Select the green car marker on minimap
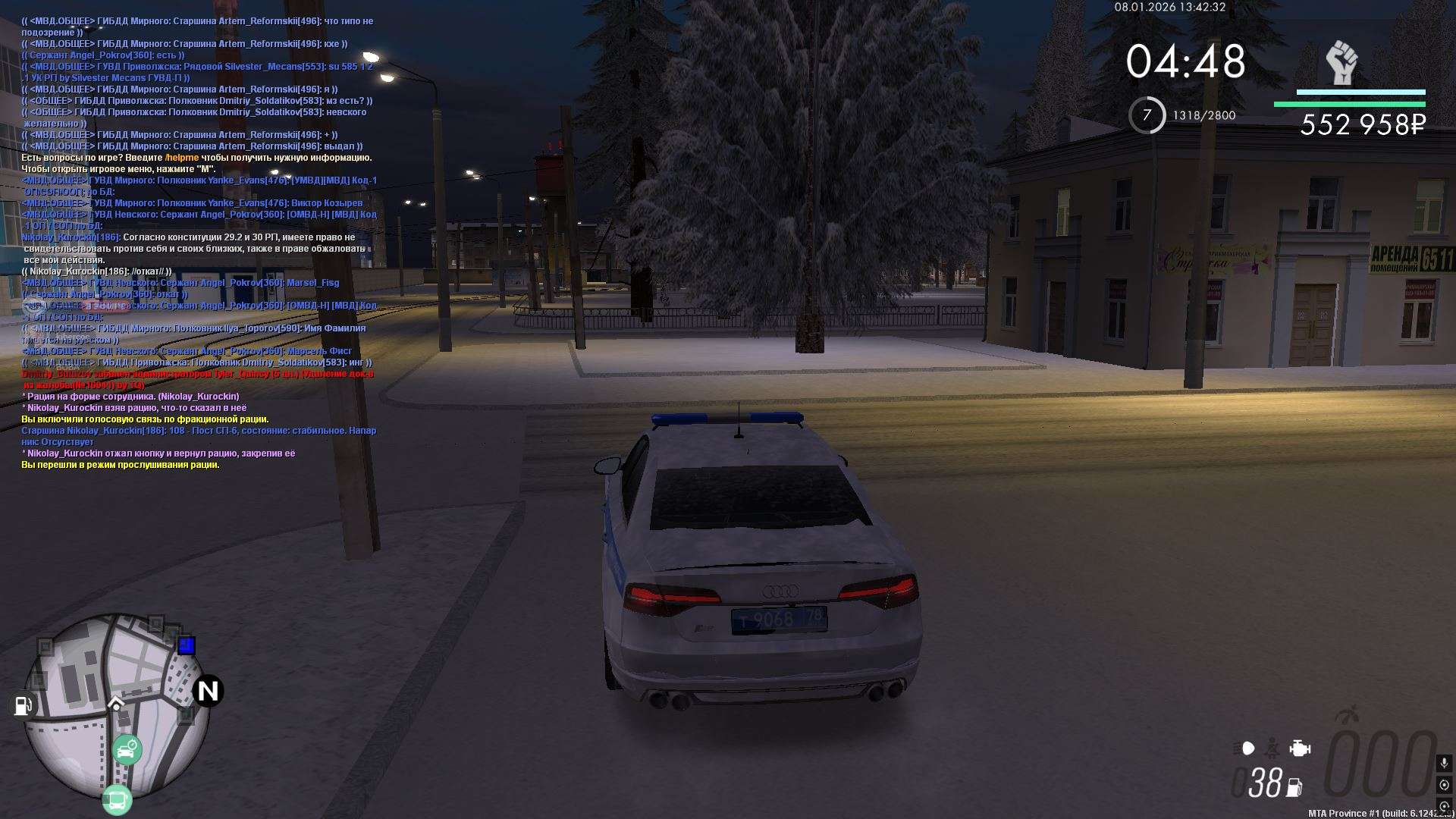This screenshot has width=1456, height=819. click(127, 750)
